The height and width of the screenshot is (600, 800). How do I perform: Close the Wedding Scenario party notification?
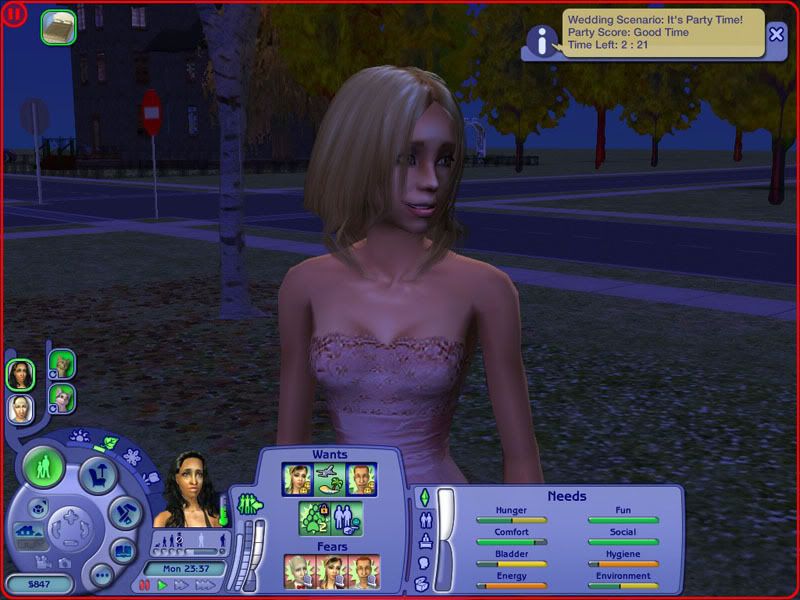pos(777,33)
